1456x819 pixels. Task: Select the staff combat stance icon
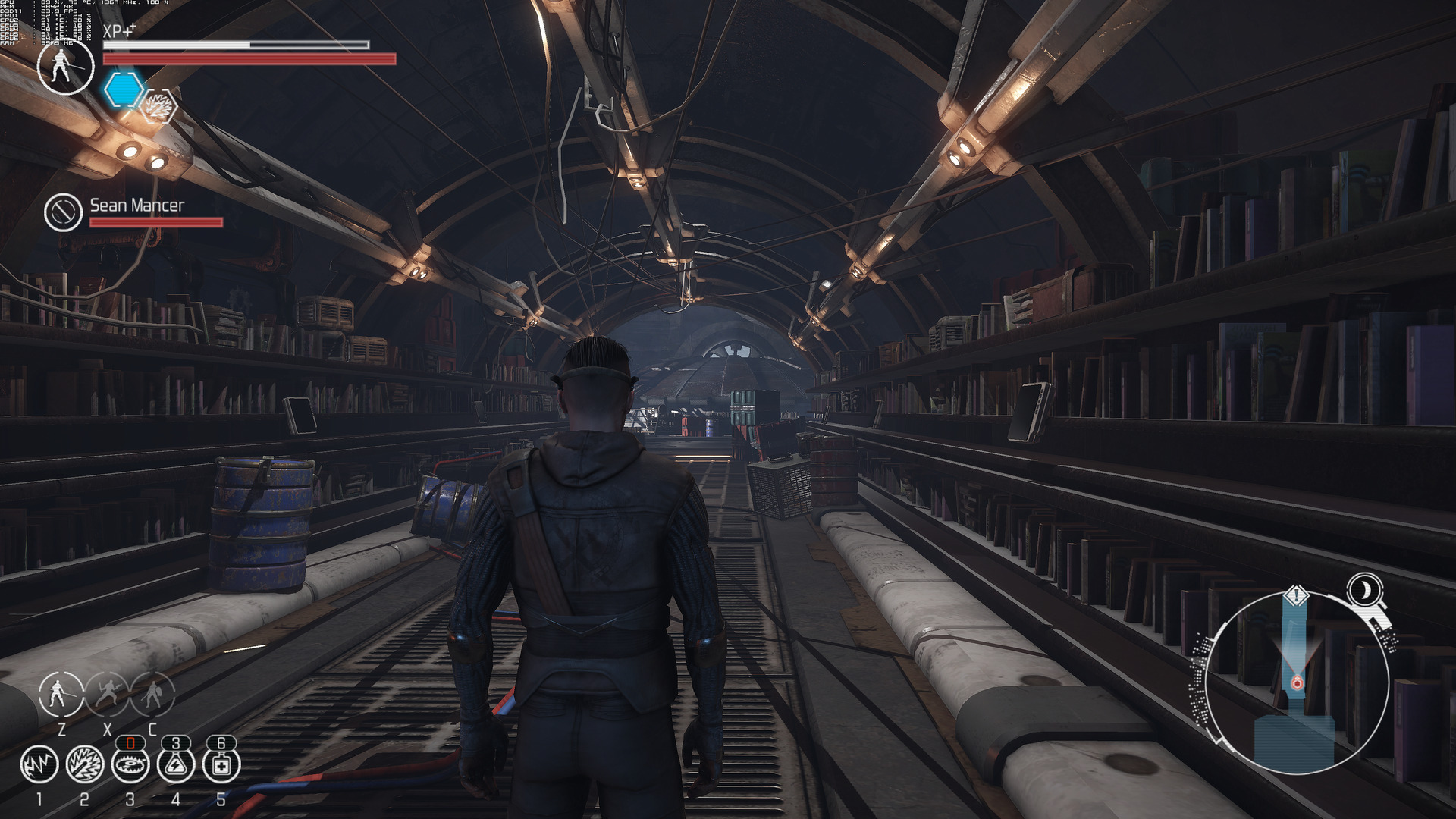tap(61, 693)
